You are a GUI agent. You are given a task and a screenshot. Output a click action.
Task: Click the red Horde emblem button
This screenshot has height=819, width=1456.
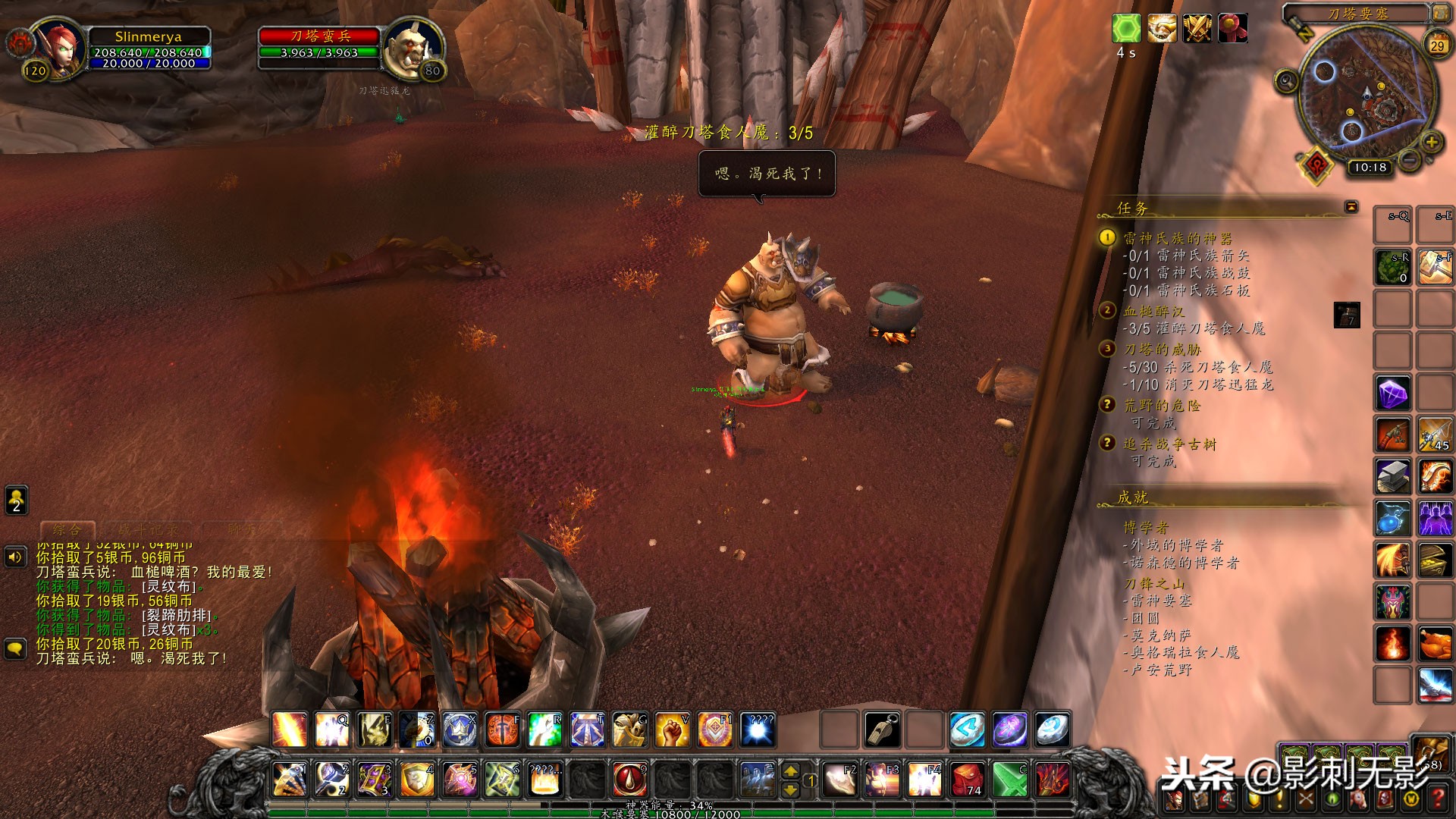[x=1318, y=165]
